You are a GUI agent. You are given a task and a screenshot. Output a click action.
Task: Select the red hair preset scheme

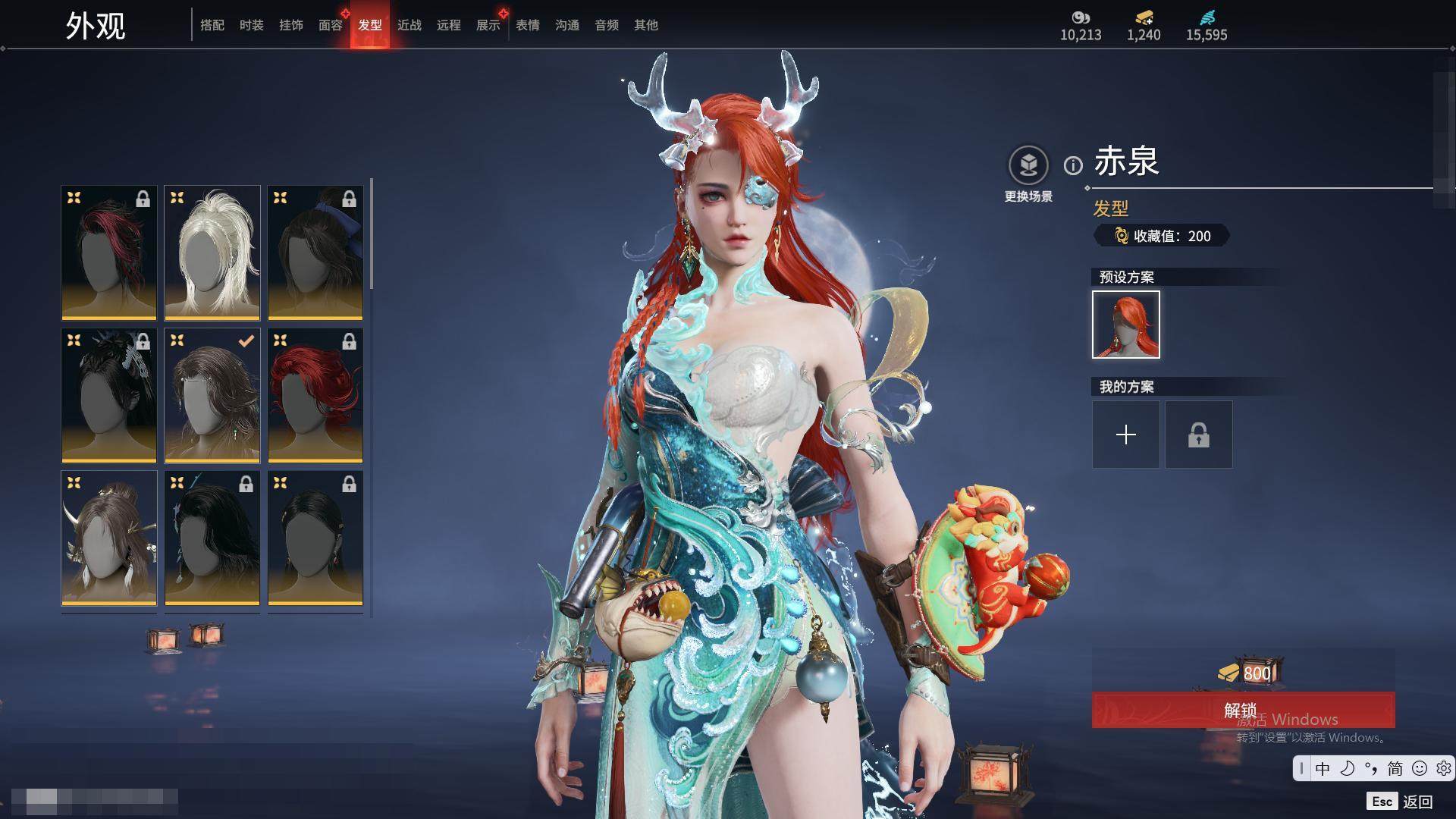click(1126, 325)
